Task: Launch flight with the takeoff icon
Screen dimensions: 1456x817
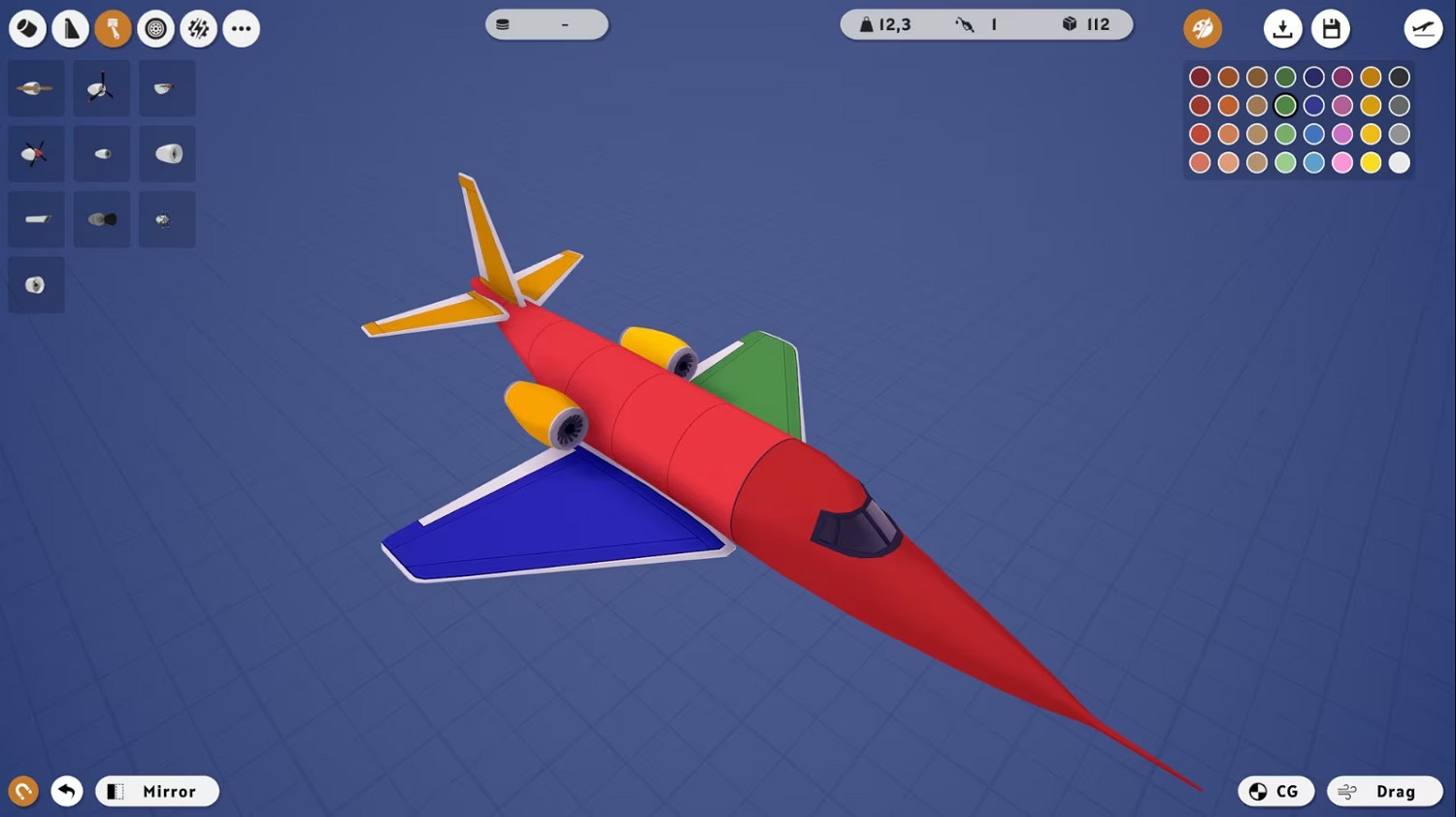Action: (x=1421, y=28)
